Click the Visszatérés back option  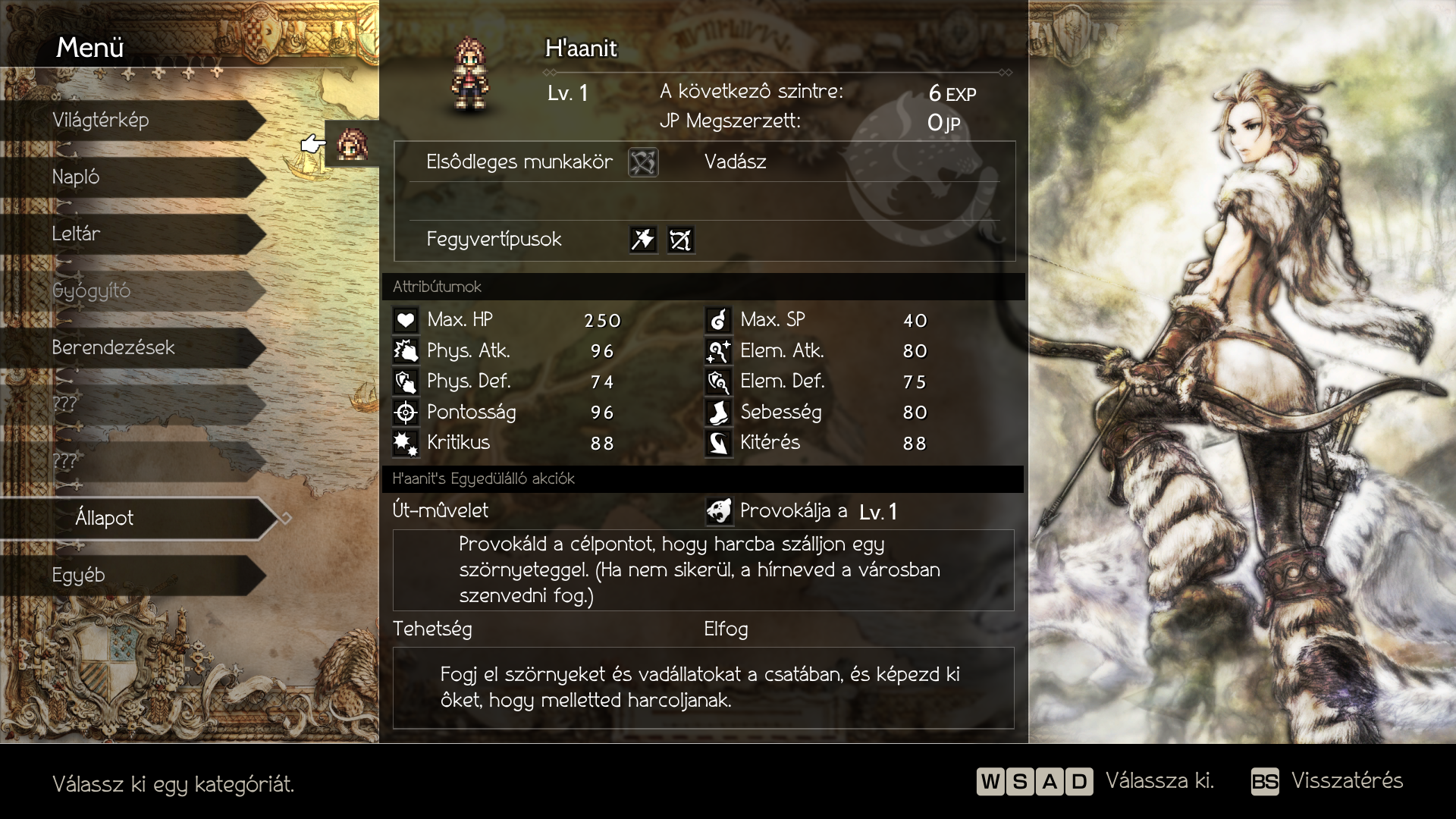(x=1328, y=781)
